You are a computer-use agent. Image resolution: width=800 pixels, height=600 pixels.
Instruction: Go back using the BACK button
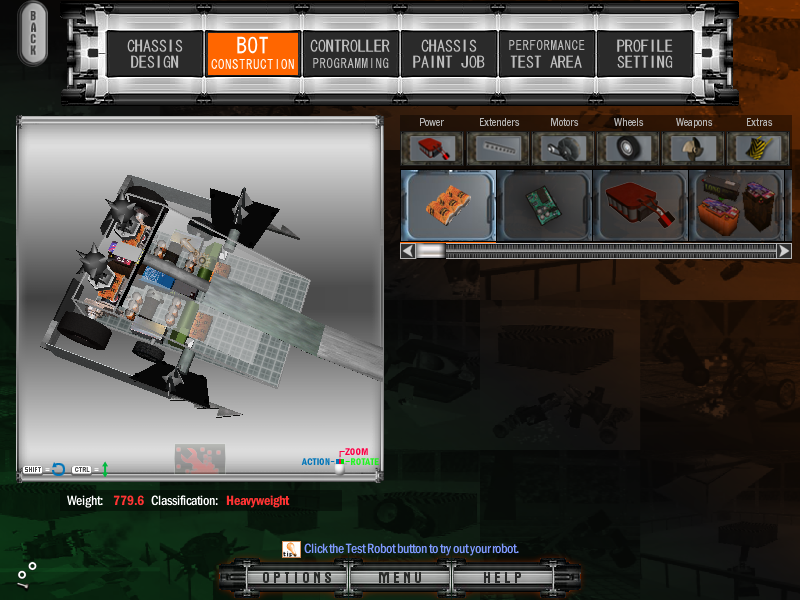33,34
